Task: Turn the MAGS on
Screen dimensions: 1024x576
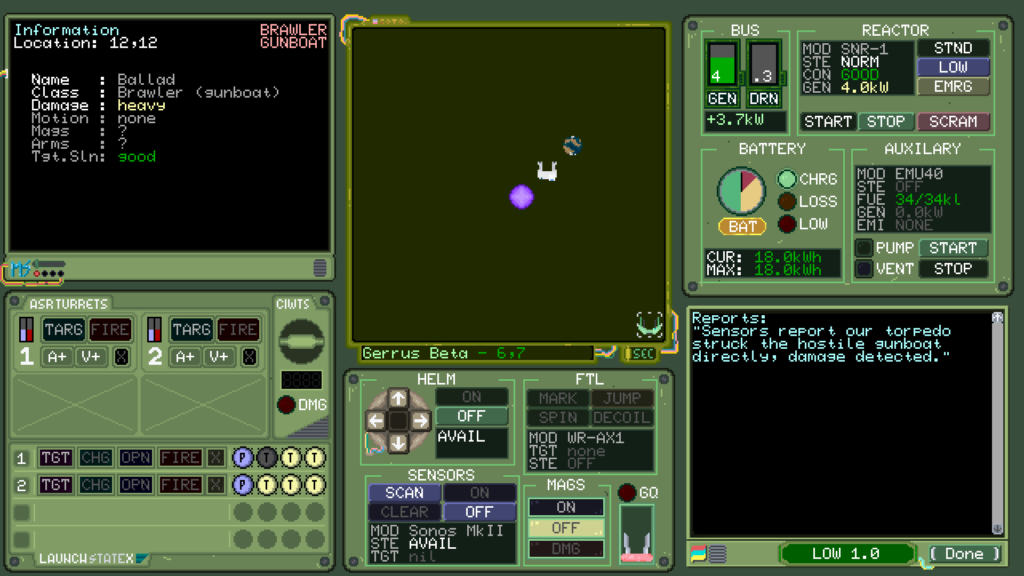Action: point(566,507)
